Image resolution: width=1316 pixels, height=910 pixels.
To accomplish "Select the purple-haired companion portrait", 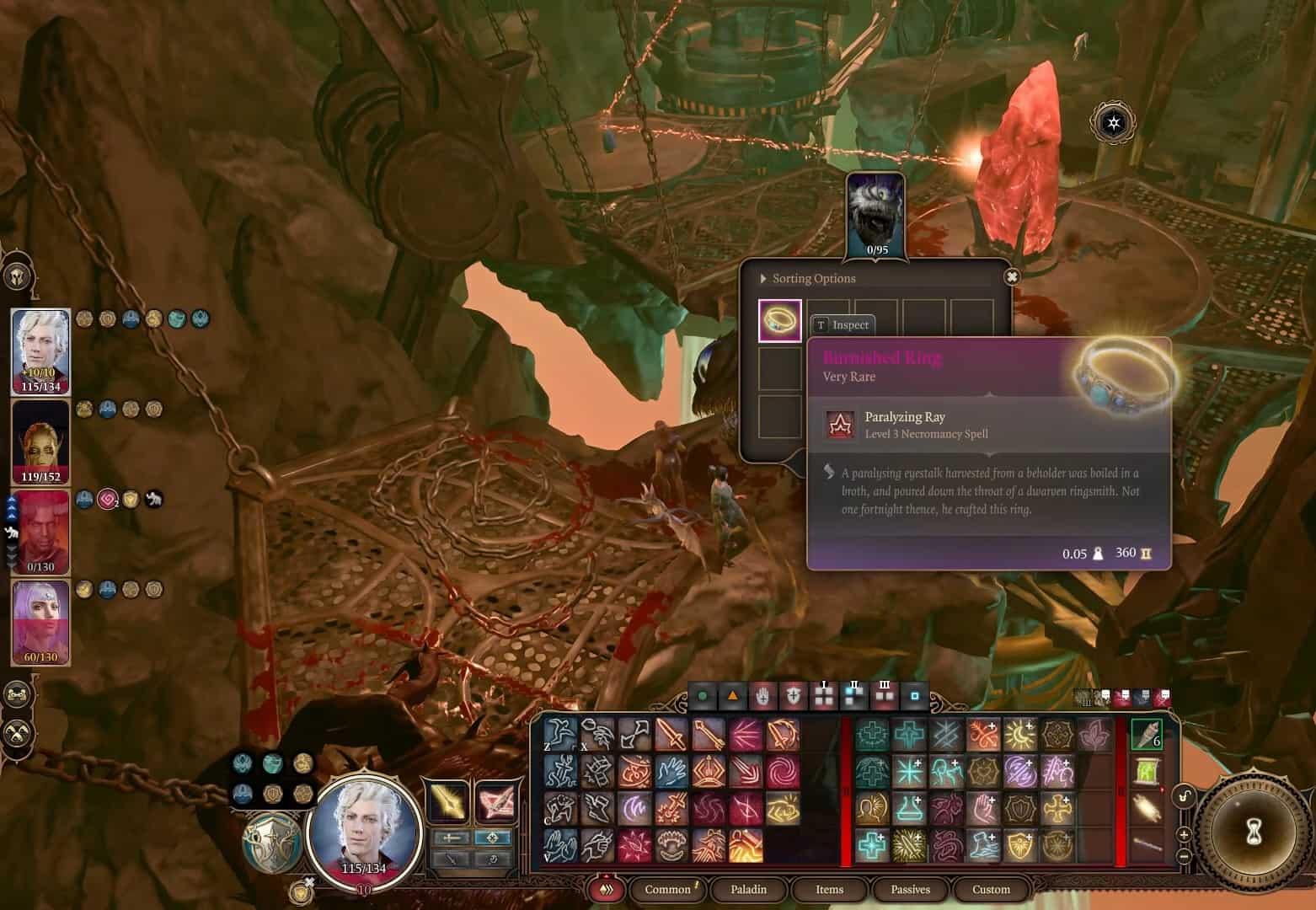I will pyautogui.click(x=40, y=621).
